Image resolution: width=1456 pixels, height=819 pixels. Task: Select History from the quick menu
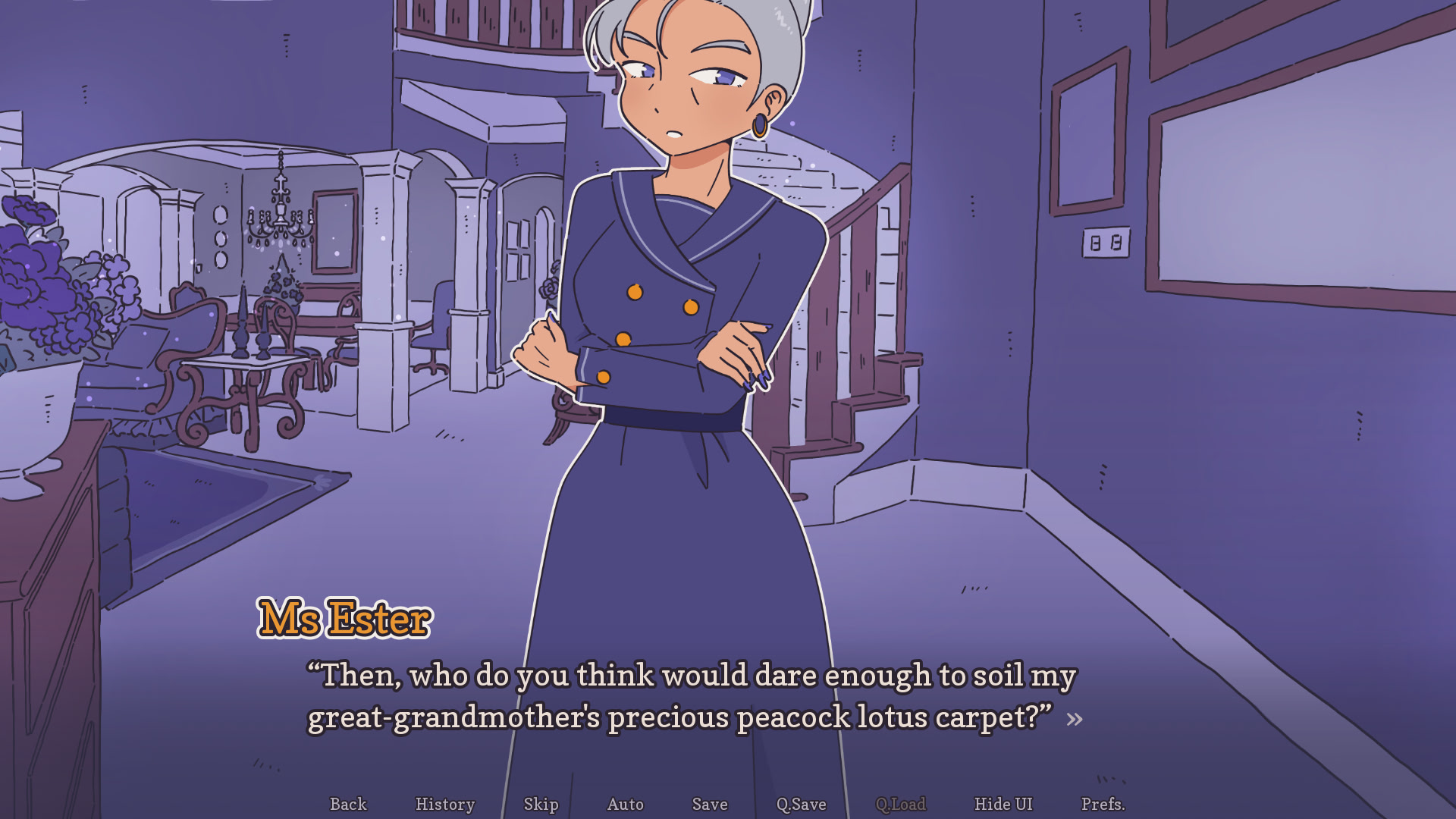coord(445,805)
